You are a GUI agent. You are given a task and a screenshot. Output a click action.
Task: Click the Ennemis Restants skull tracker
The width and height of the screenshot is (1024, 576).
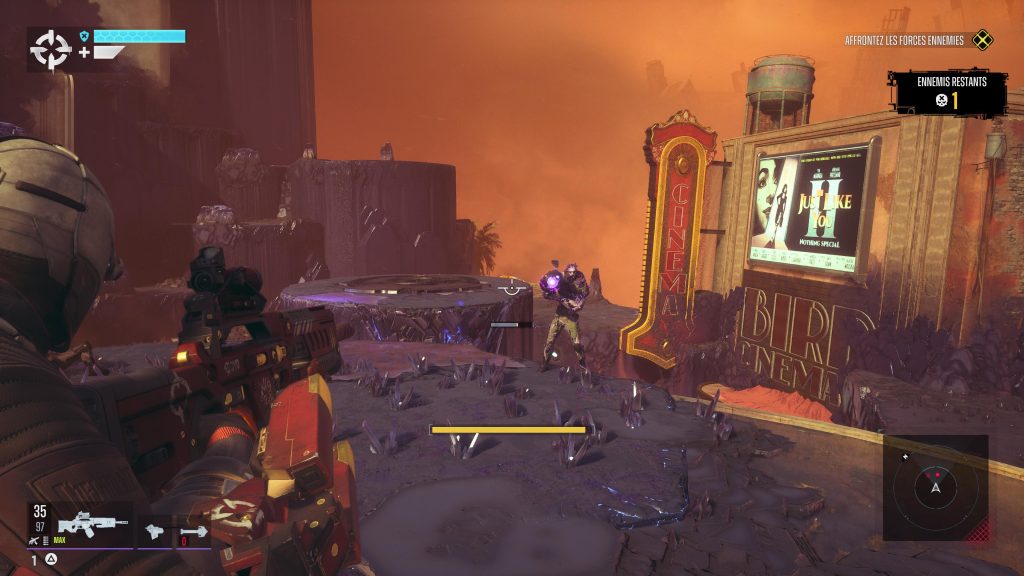coord(949,93)
